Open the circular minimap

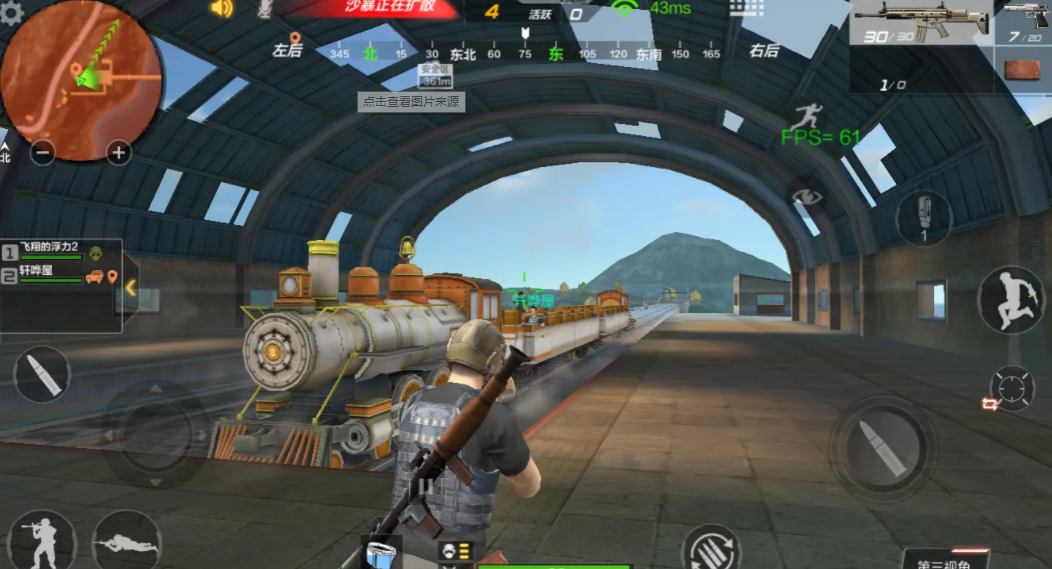click(82, 80)
